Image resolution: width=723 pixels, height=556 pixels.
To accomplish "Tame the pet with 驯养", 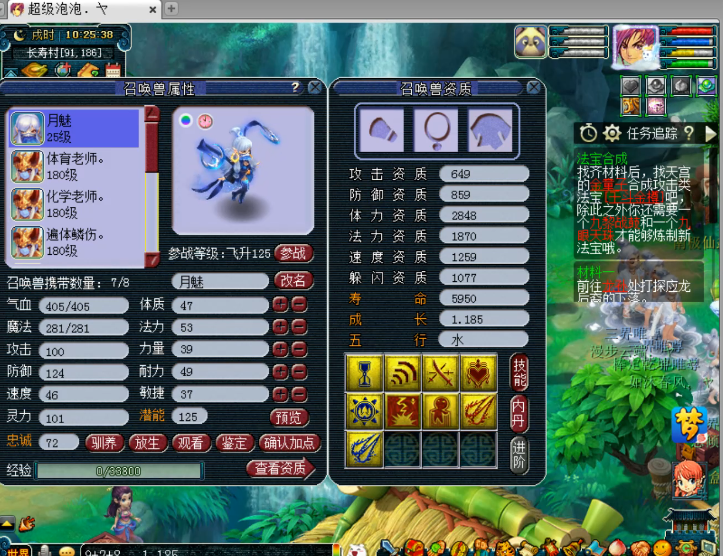I will (x=105, y=442).
